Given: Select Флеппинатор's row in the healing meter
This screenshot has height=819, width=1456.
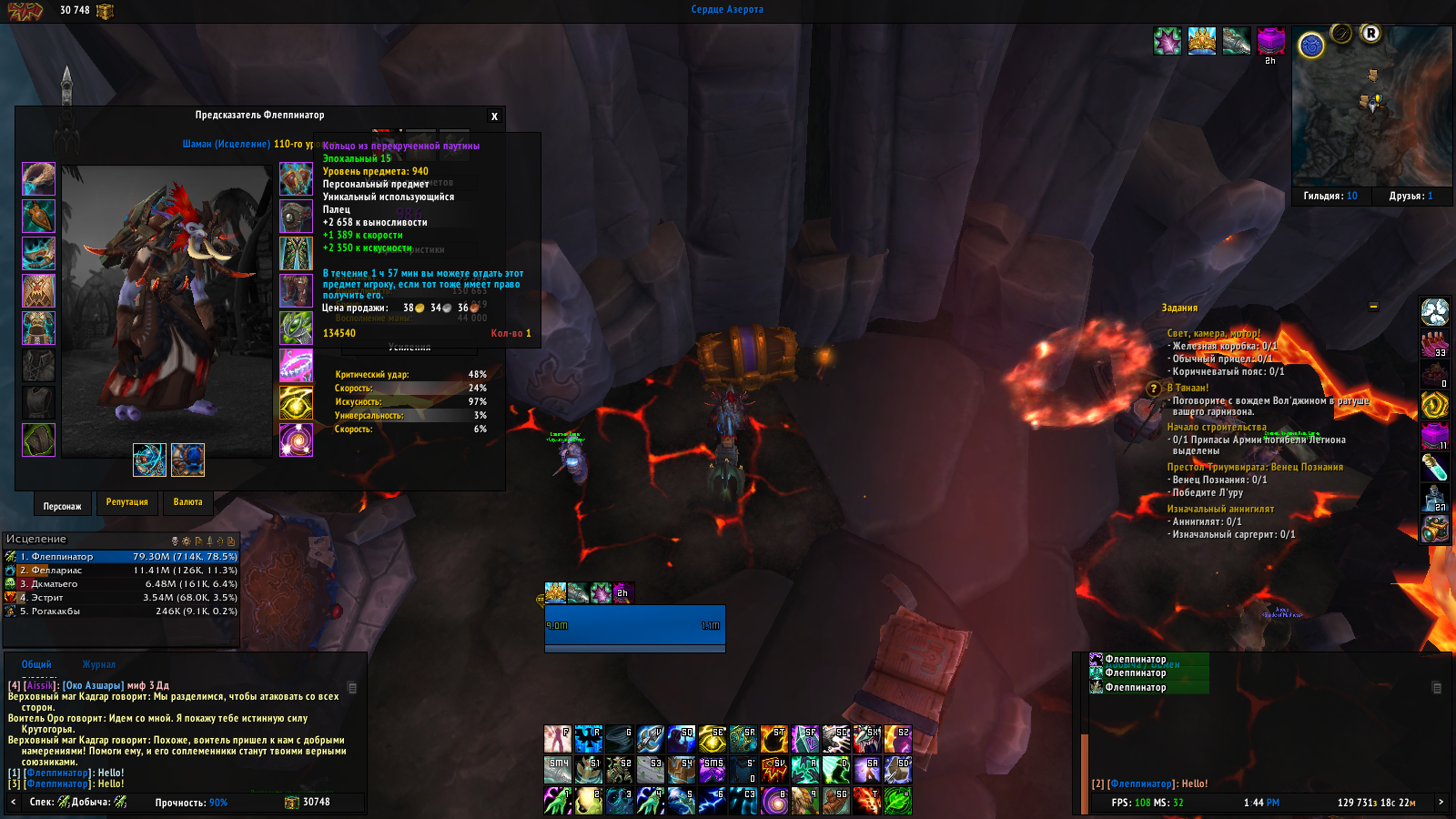Looking at the screenshot, I should 121,557.
